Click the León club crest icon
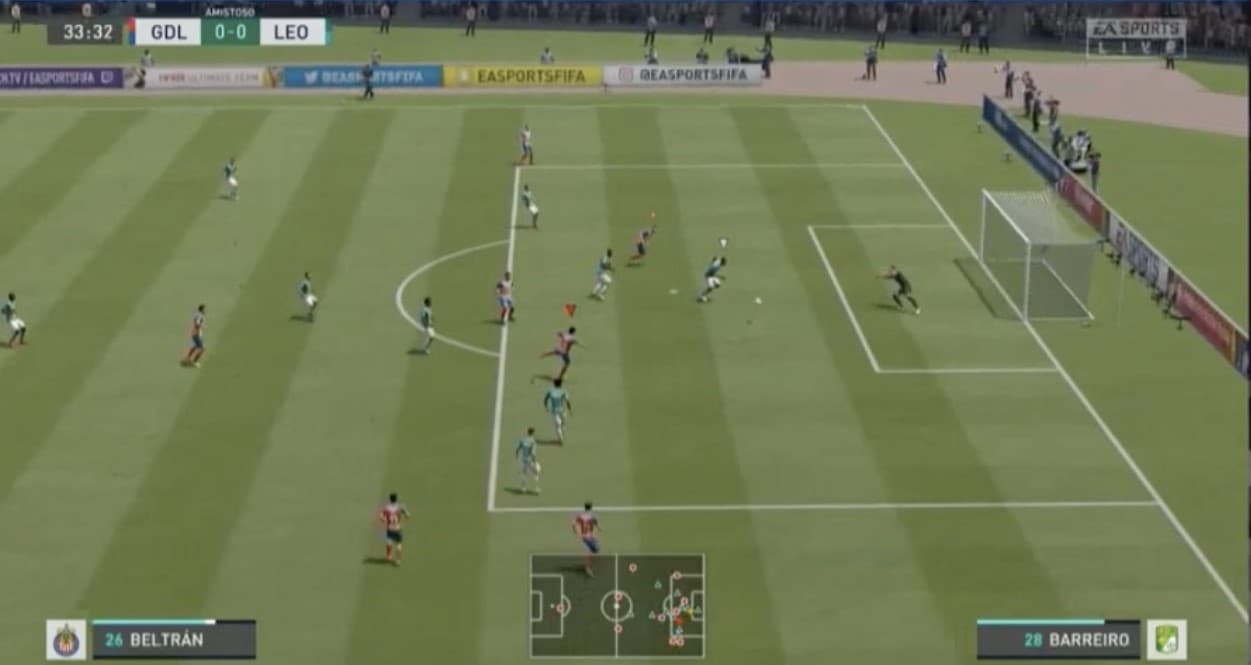1251x665 pixels. coord(1166,640)
